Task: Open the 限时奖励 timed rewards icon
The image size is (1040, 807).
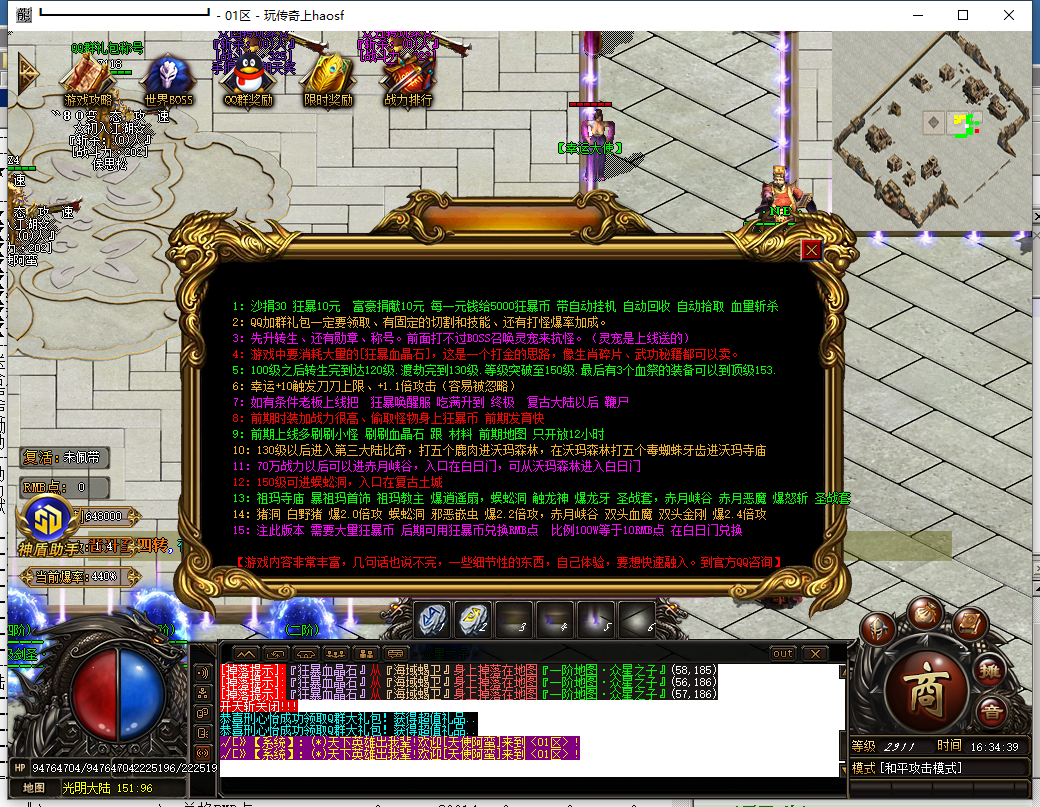Action: click(328, 78)
